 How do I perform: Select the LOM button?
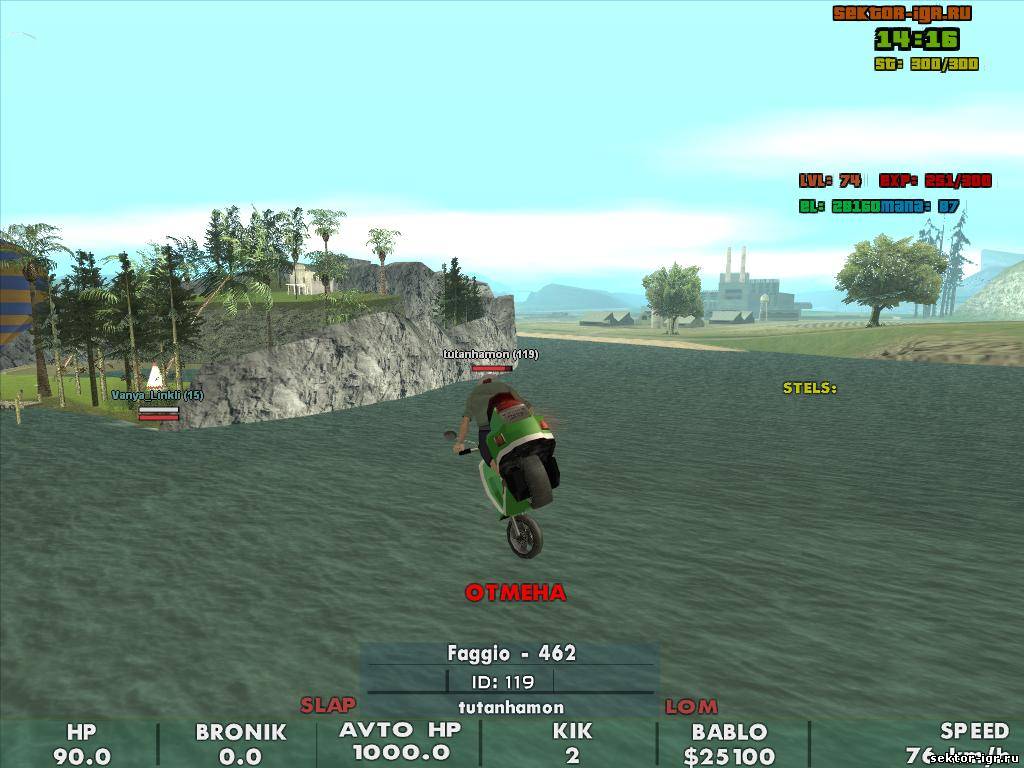tap(691, 707)
